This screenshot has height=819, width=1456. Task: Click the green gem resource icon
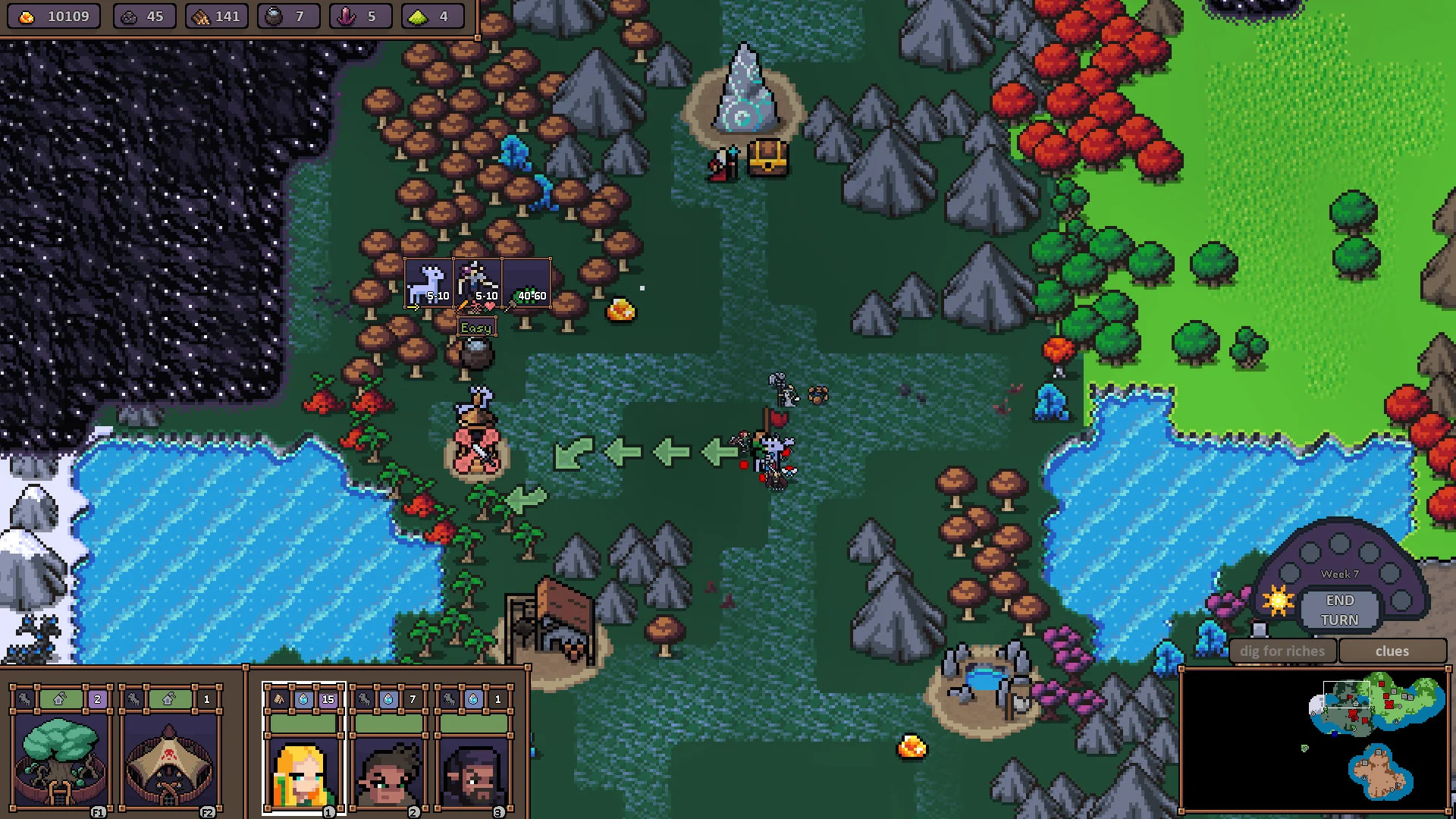(418, 15)
